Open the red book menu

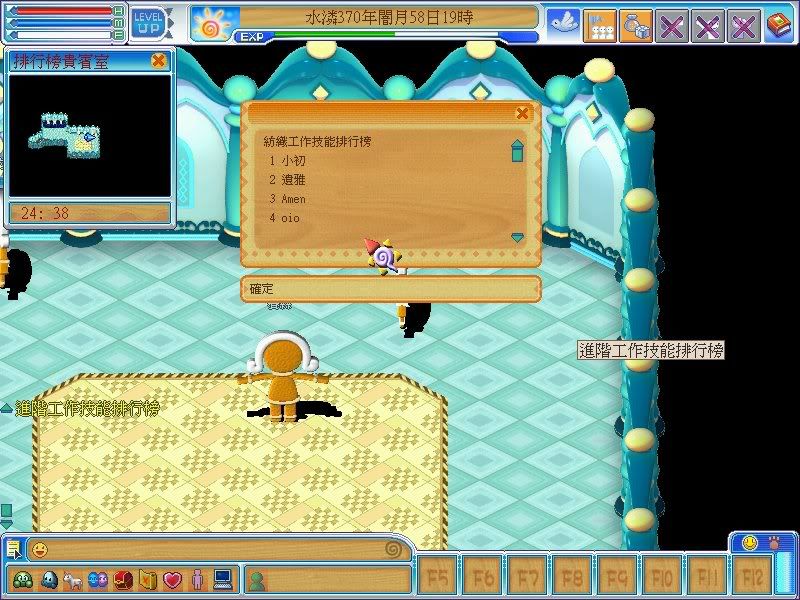[x=779, y=25]
